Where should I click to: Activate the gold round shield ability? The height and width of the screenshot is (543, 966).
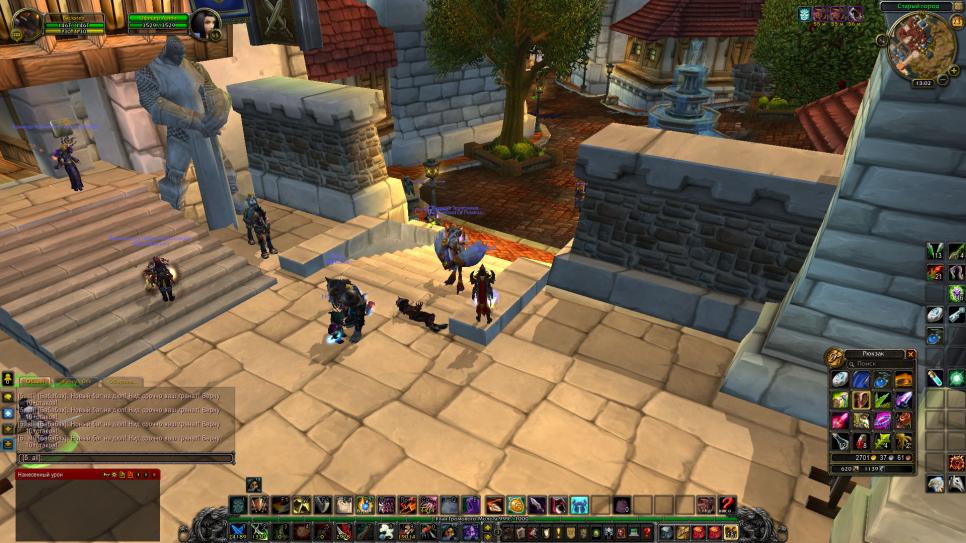[x=516, y=505]
